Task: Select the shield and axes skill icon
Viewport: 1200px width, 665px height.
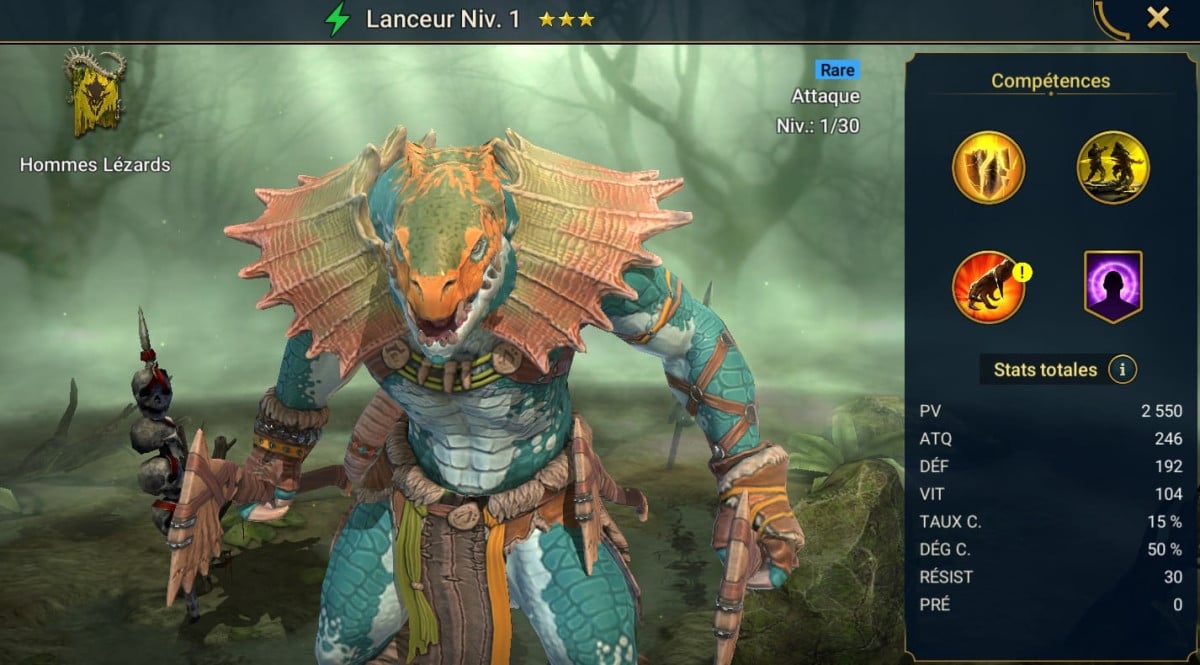Action: coord(988,168)
